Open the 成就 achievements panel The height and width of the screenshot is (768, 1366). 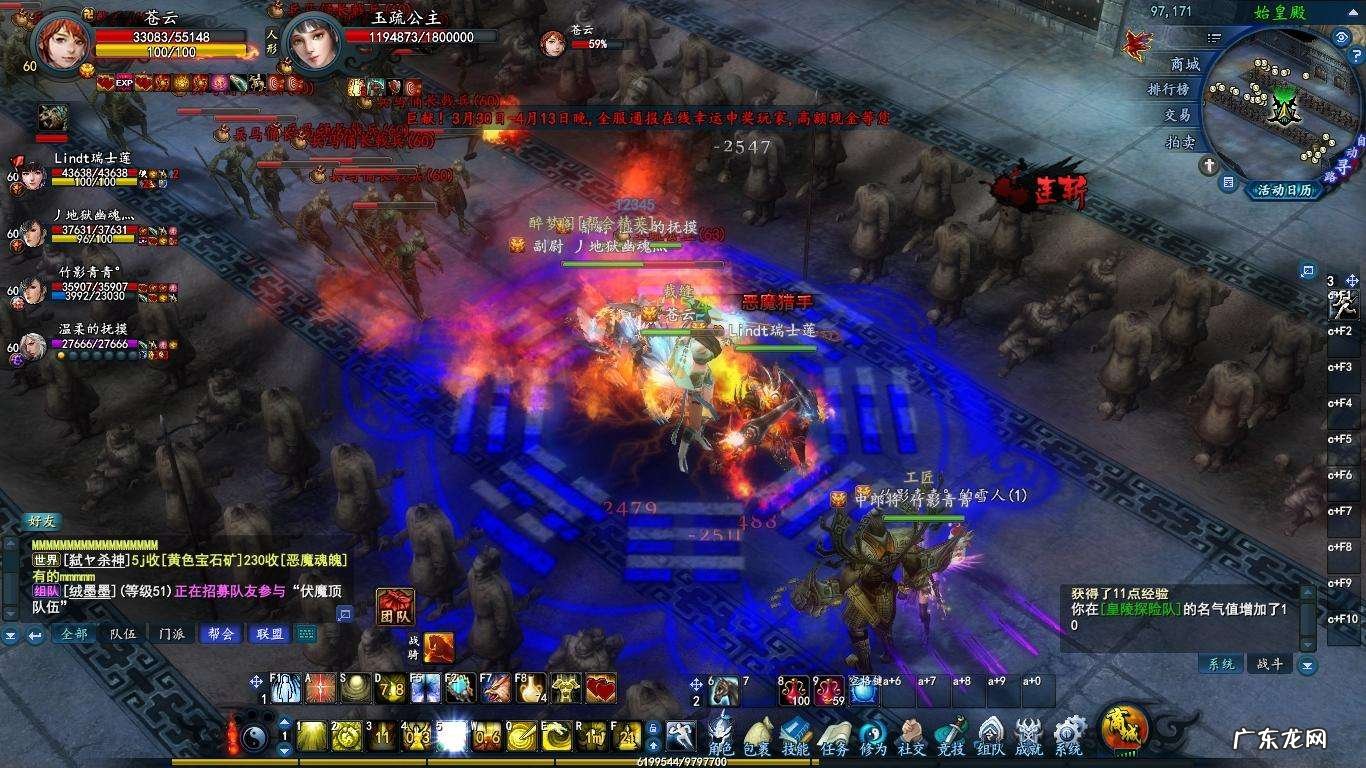point(1029,735)
